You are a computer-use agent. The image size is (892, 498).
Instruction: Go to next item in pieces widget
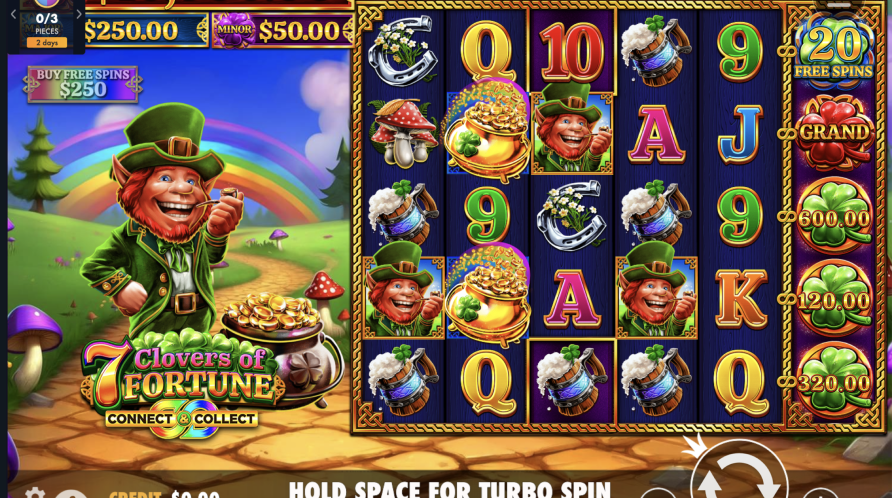(x=79, y=14)
